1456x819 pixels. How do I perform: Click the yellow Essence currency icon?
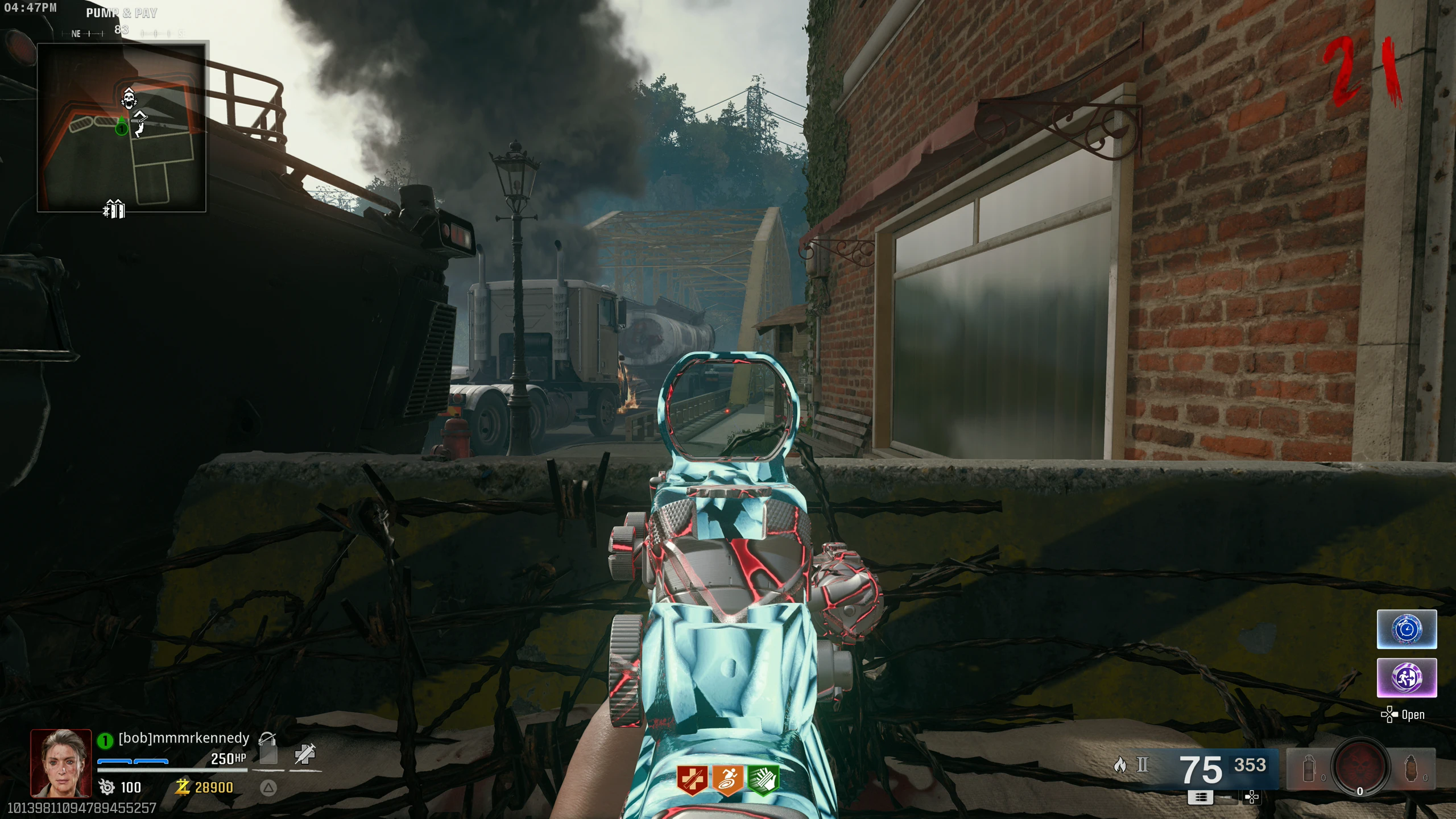coord(183,787)
